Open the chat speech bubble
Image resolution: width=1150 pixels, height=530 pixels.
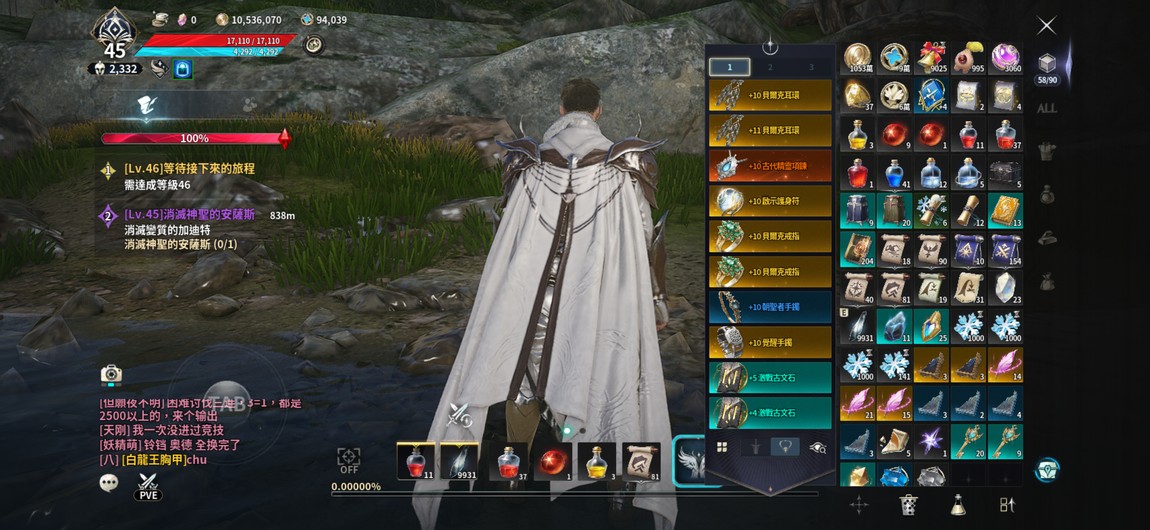(109, 483)
